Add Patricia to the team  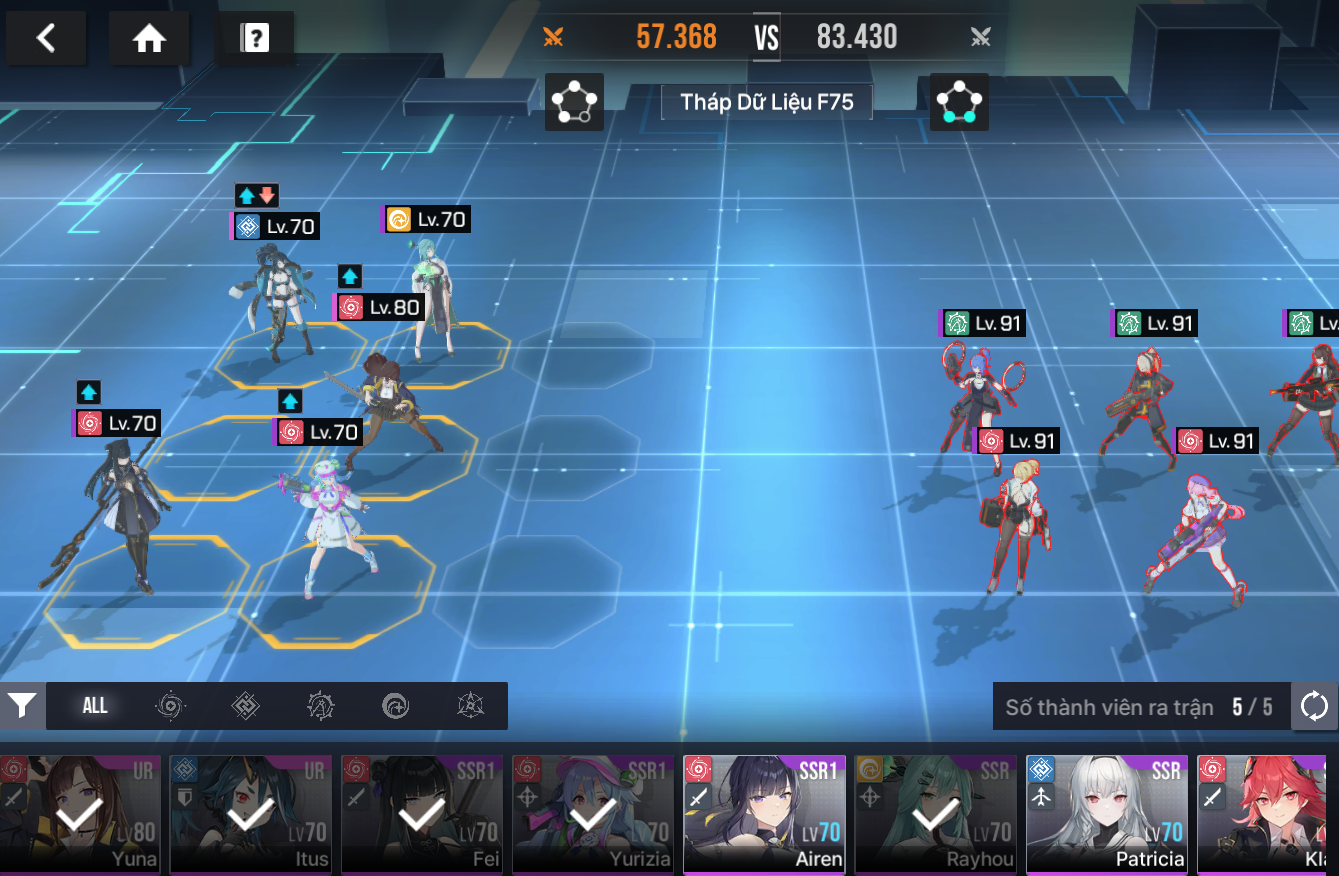click(1106, 814)
